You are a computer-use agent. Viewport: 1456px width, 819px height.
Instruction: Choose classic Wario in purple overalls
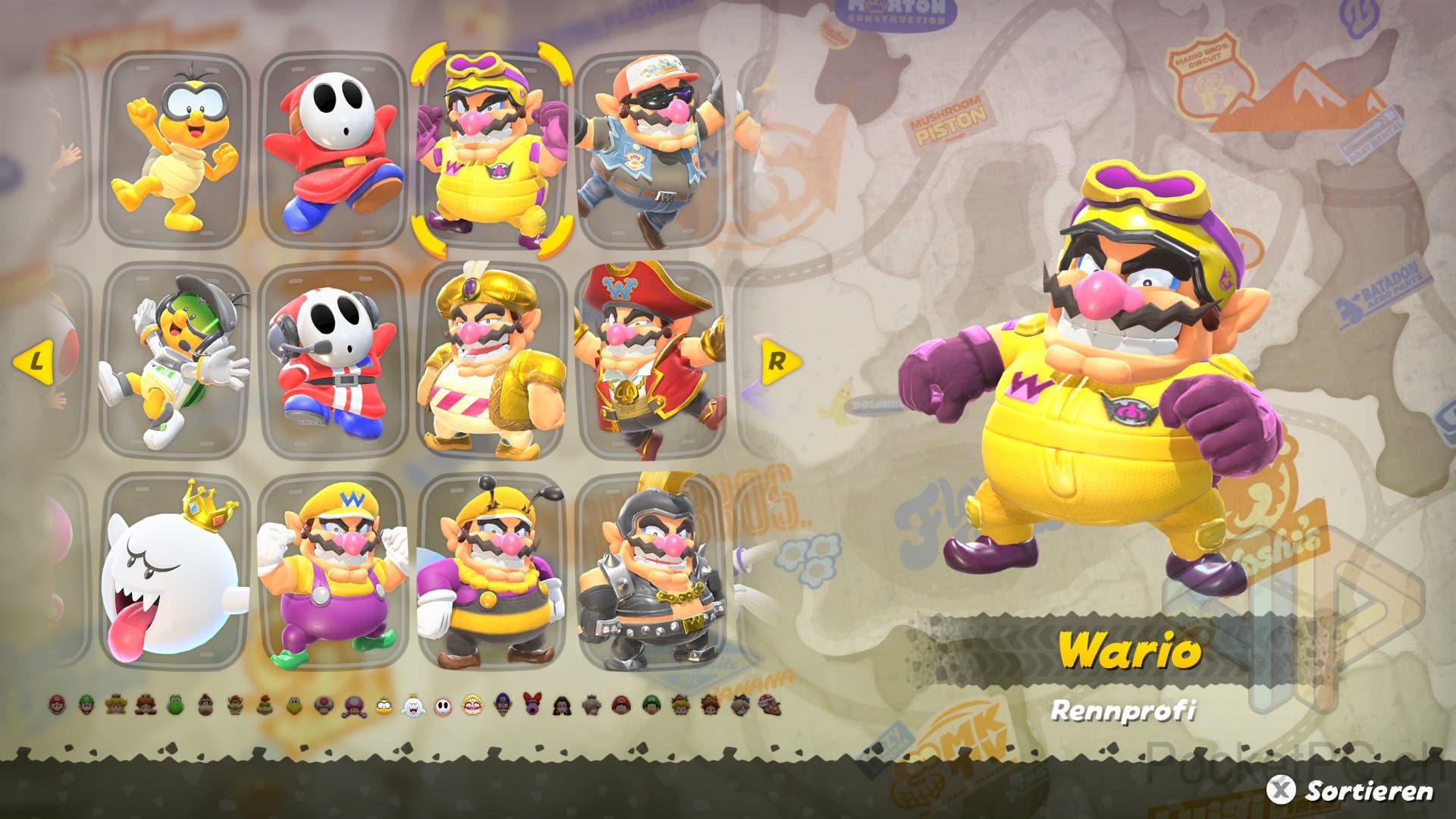[x=334, y=572]
